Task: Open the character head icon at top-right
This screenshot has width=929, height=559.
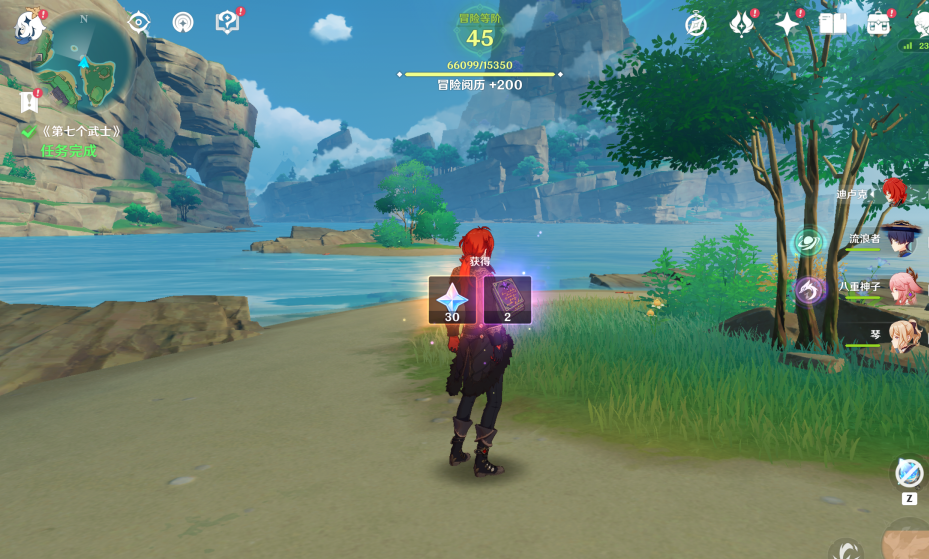Action: [x=920, y=22]
